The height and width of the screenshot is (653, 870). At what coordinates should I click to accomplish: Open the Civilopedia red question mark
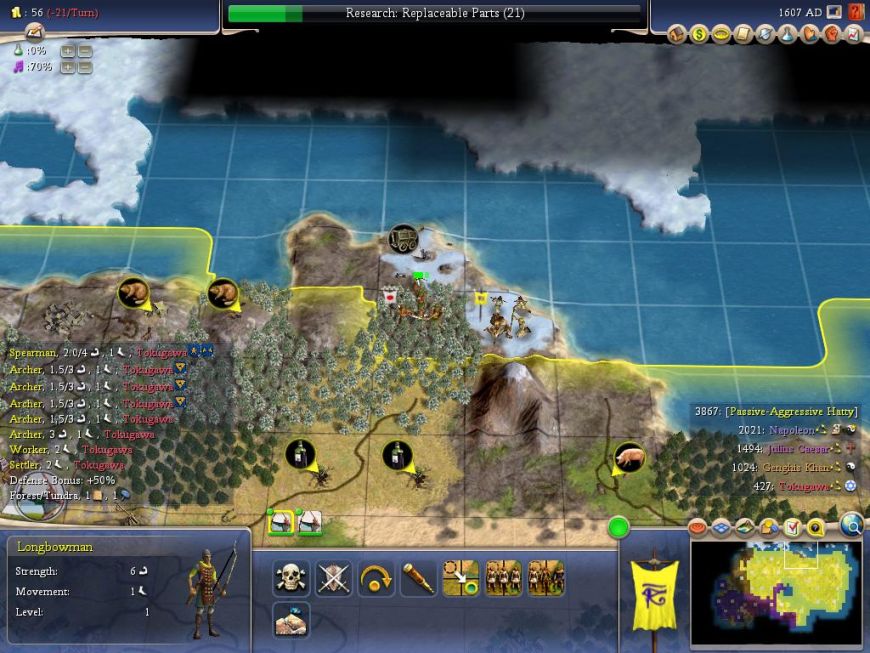tap(856, 12)
